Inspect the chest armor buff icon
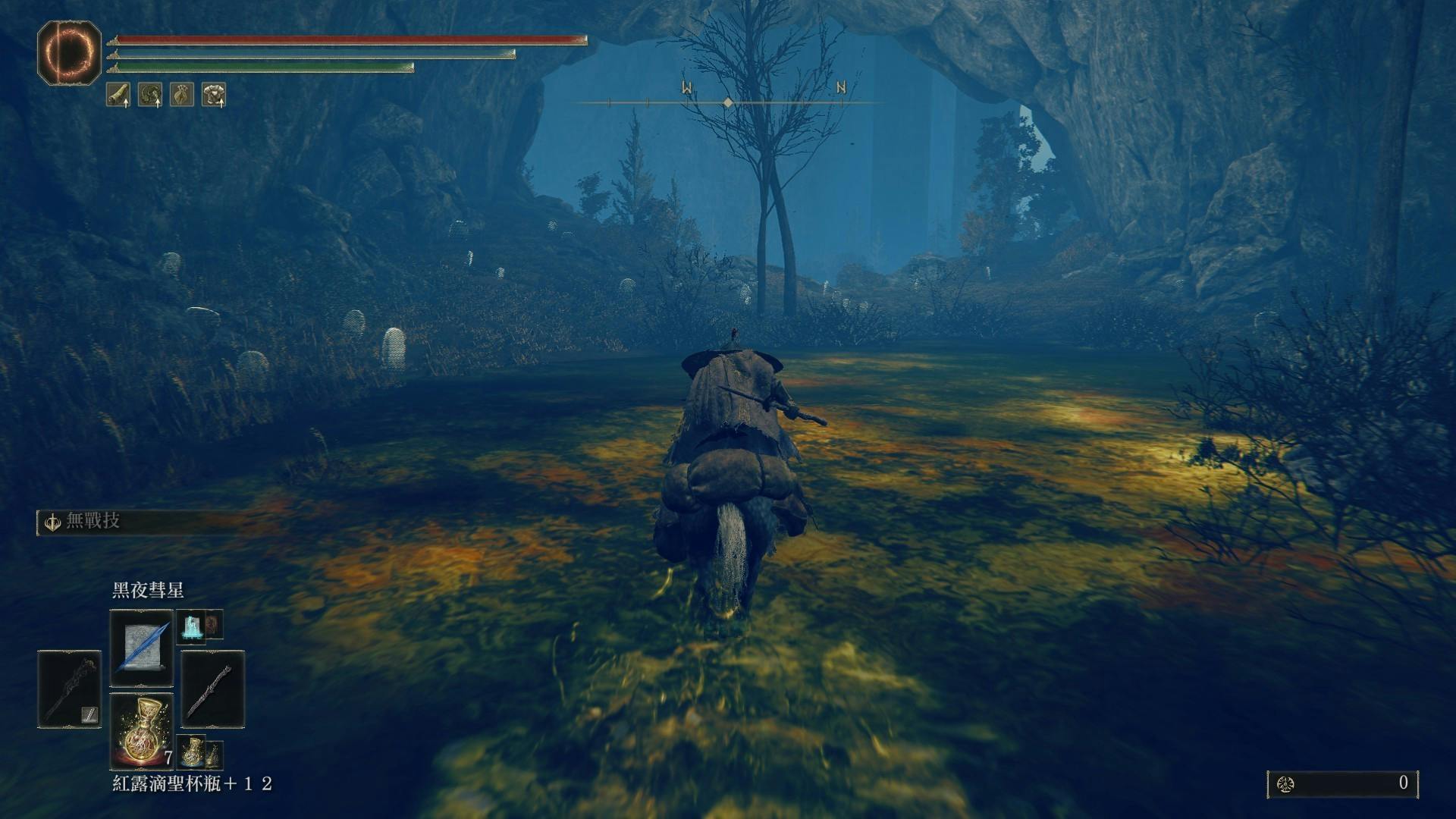The height and width of the screenshot is (819, 1456). (214, 95)
